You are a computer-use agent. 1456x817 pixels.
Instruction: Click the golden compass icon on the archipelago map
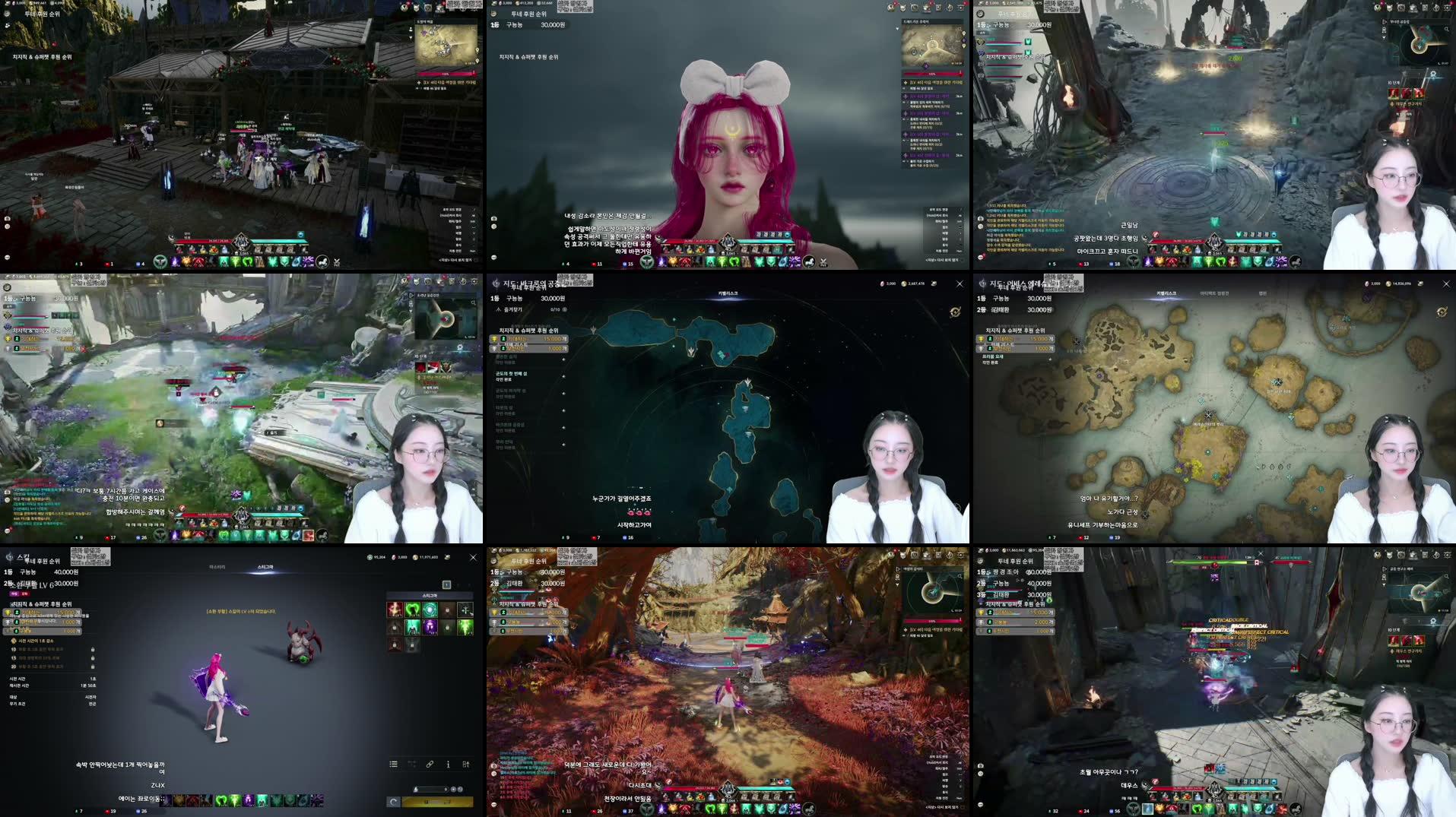pos(954,312)
